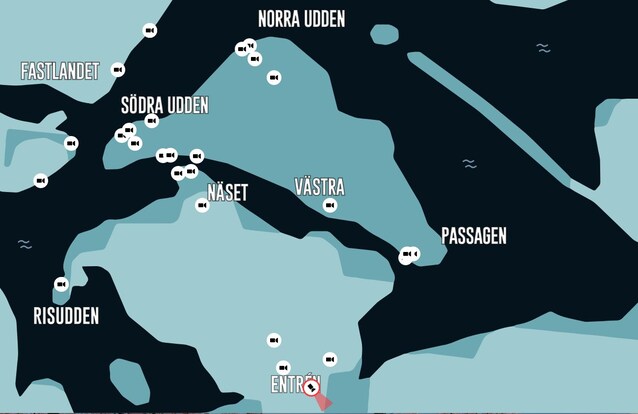Click the camera marker just above Risudden

pyautogui.click(x=61, y=284)
